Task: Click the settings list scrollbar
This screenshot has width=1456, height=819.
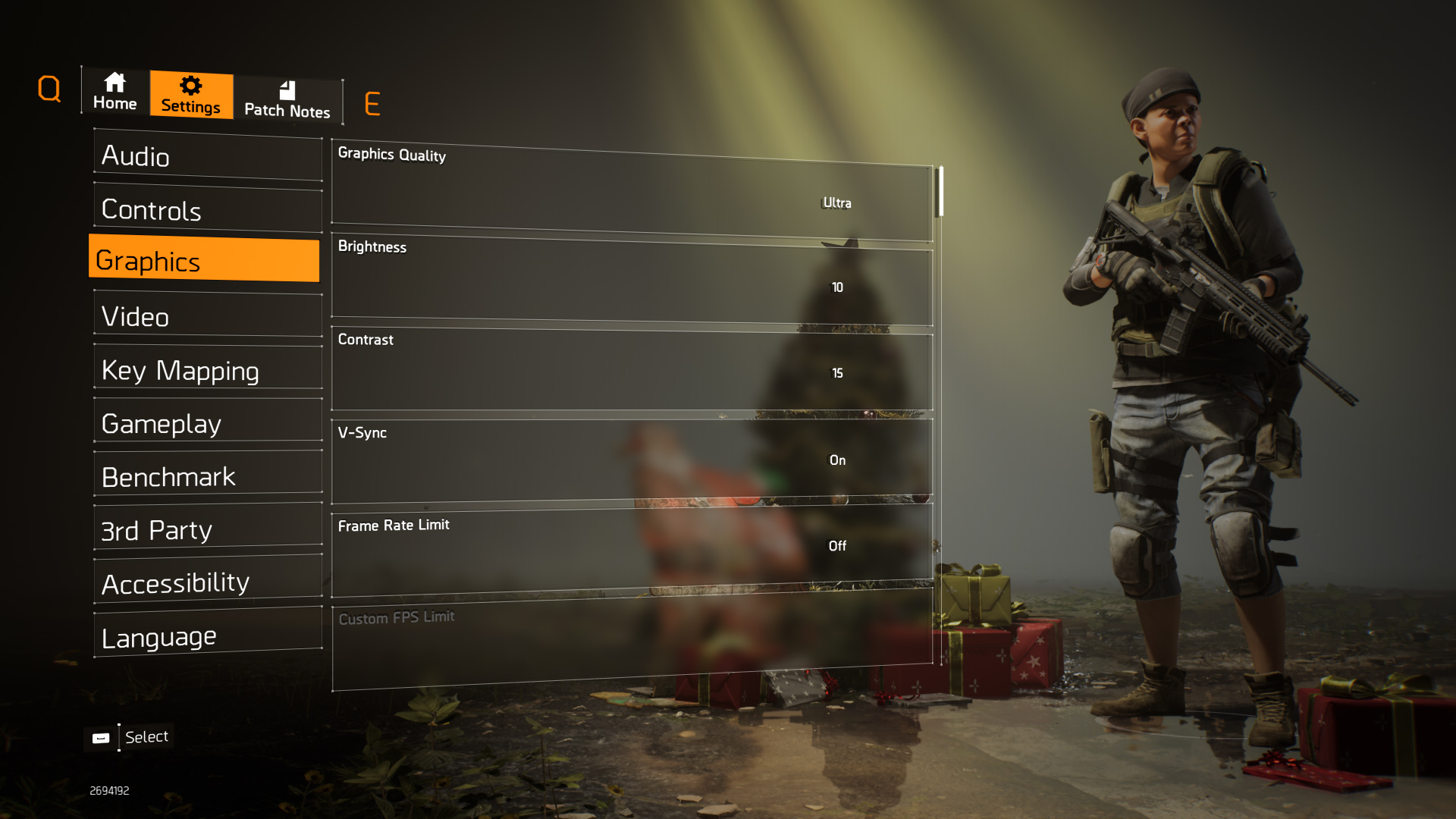Action: coord(940,192)
